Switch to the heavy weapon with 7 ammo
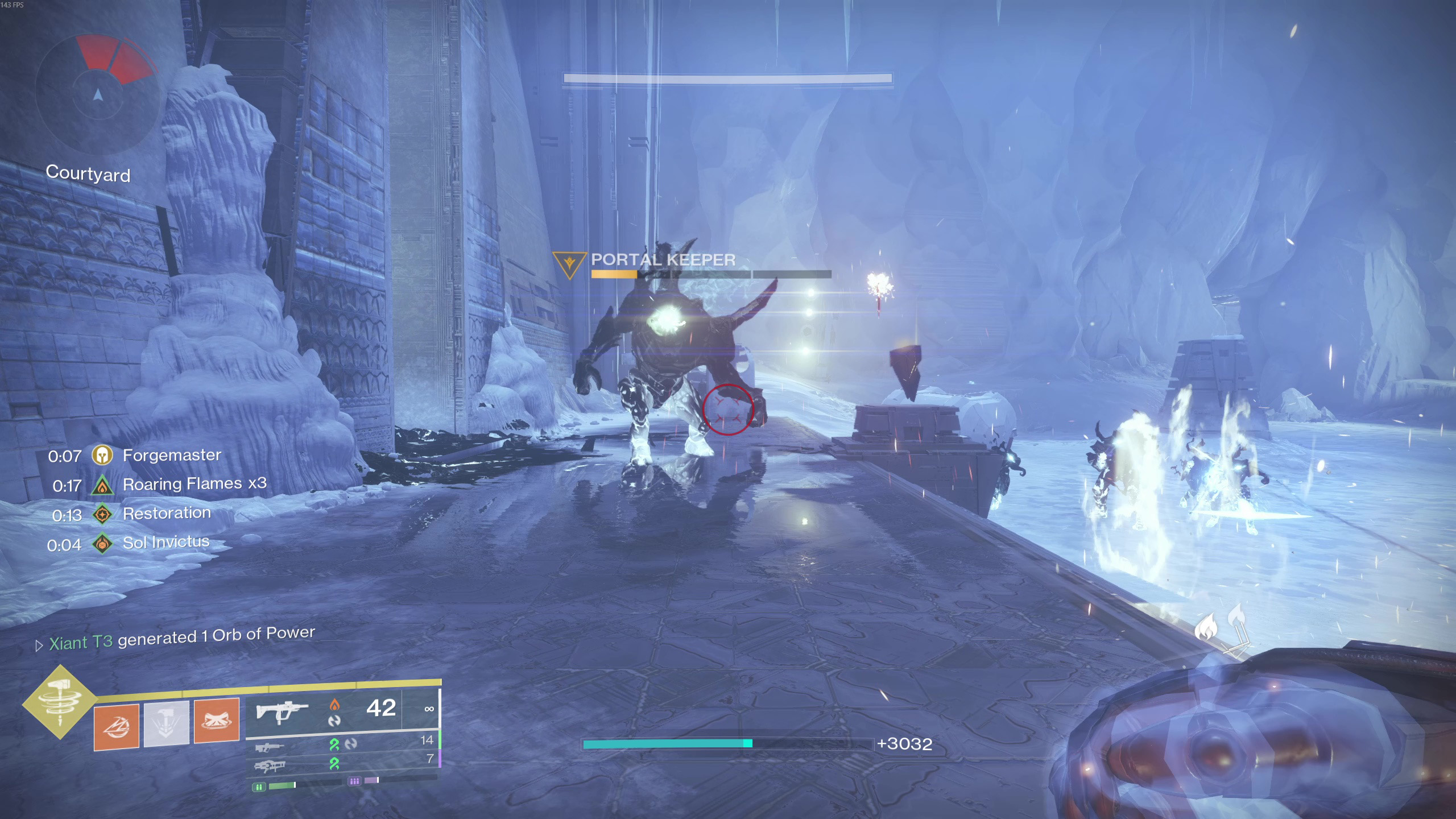The width and height of the screenshot is (1456, 819). pos(270,767)
